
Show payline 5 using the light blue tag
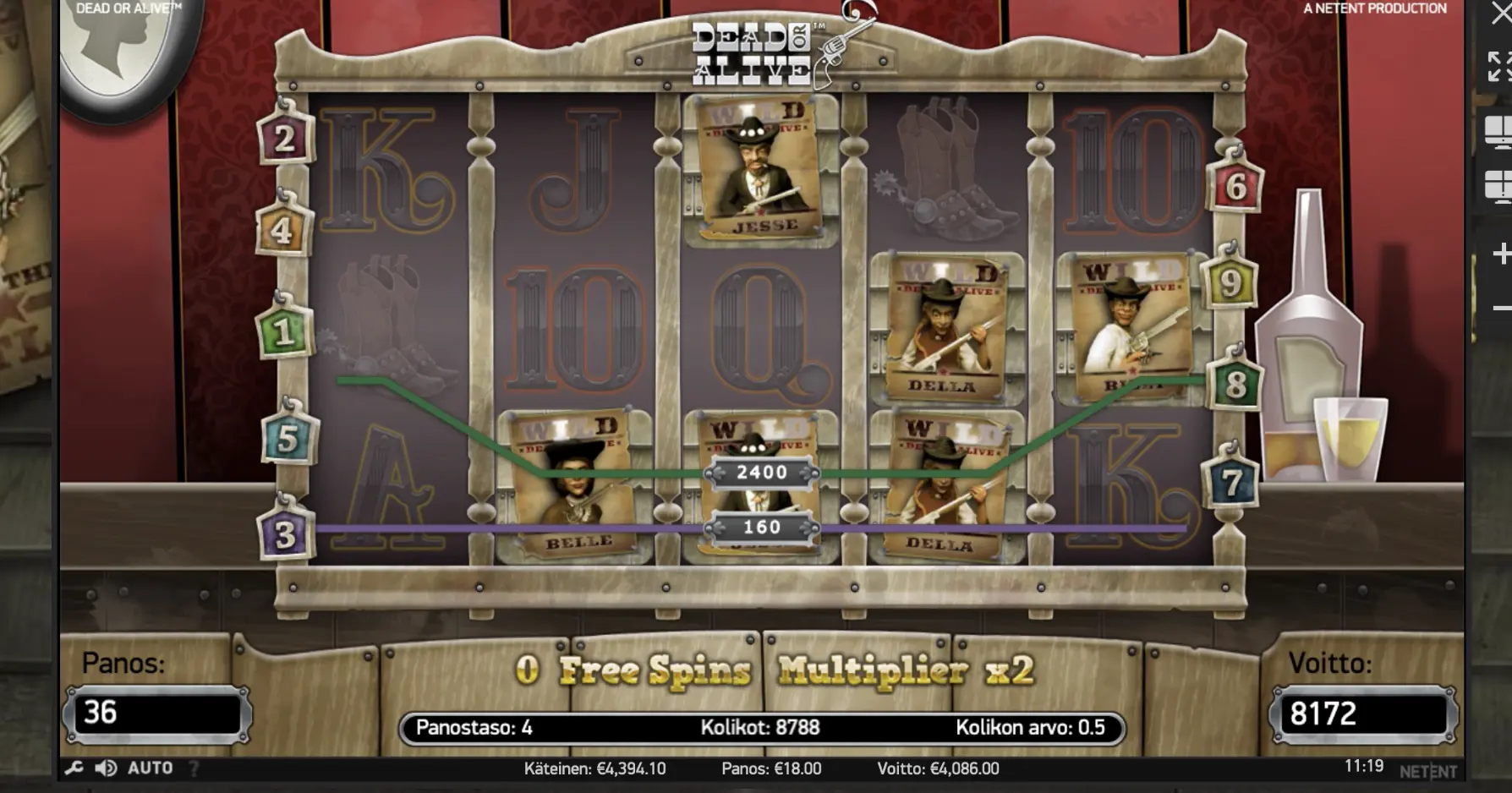click(288, 439)
